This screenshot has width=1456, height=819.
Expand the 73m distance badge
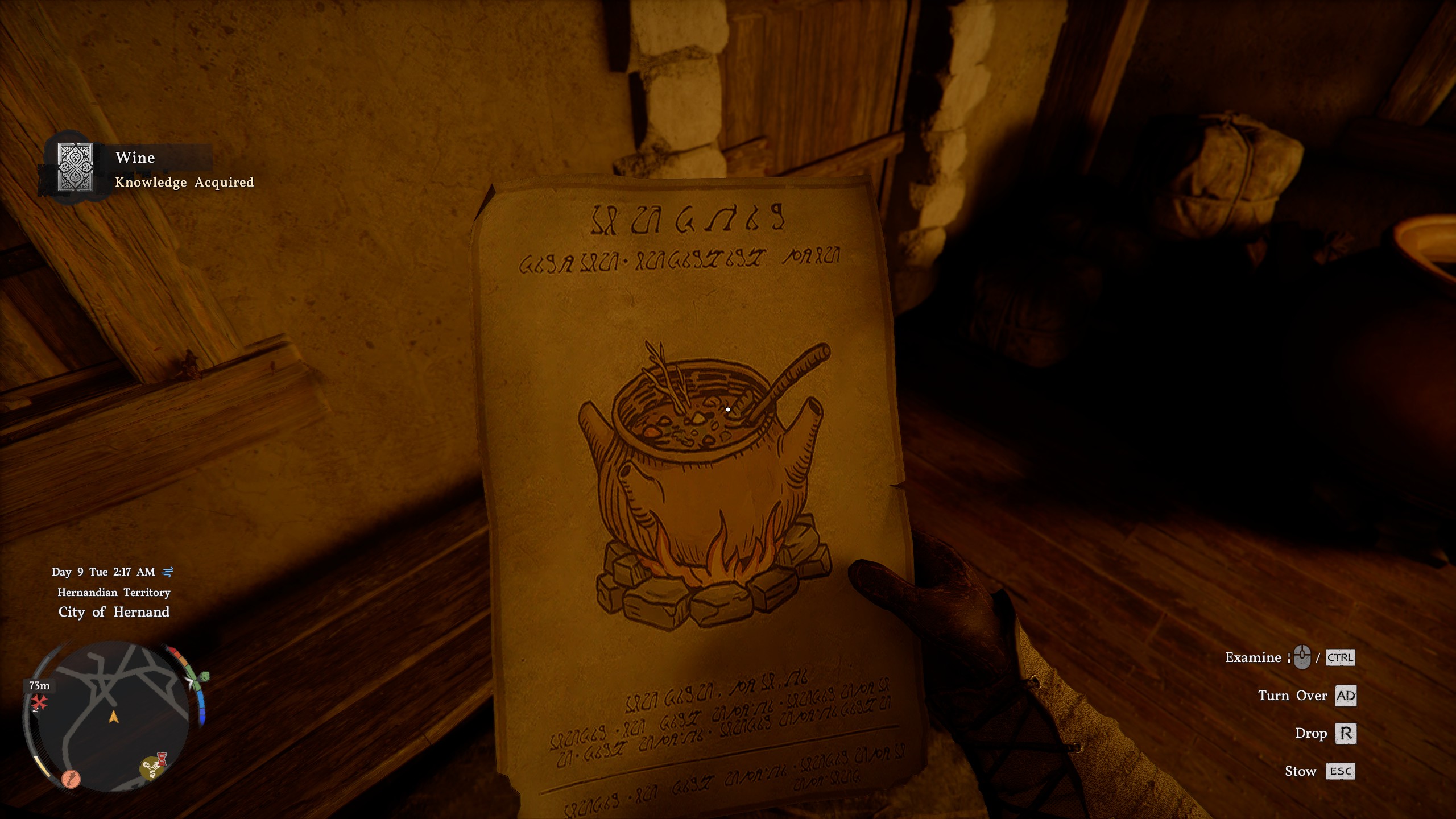tap(39, 686)
